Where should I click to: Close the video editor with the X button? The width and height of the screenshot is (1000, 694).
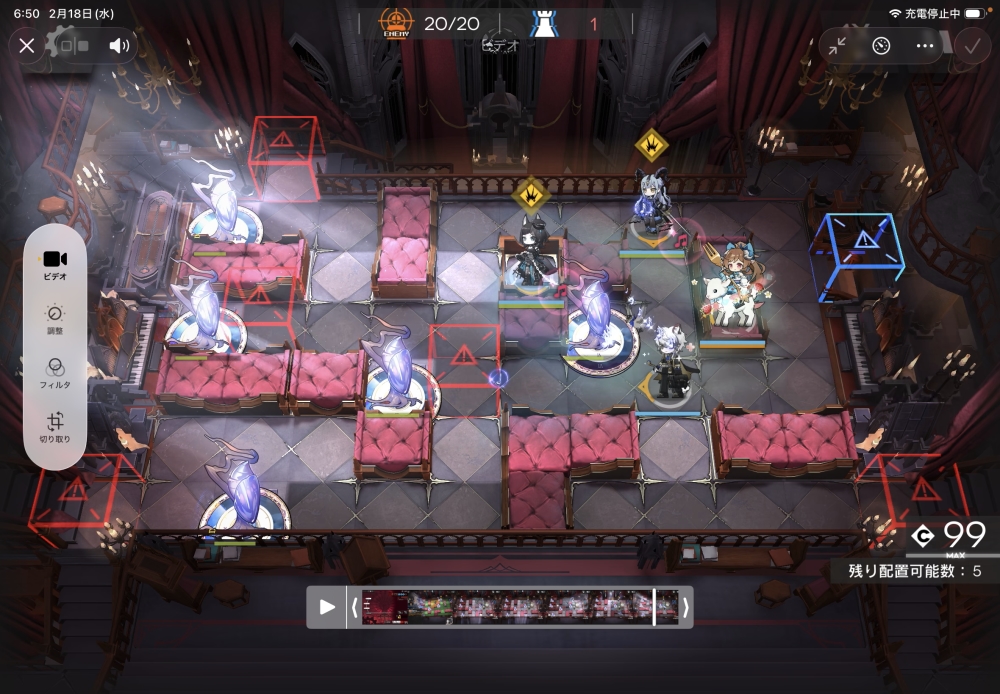[27, 45]
